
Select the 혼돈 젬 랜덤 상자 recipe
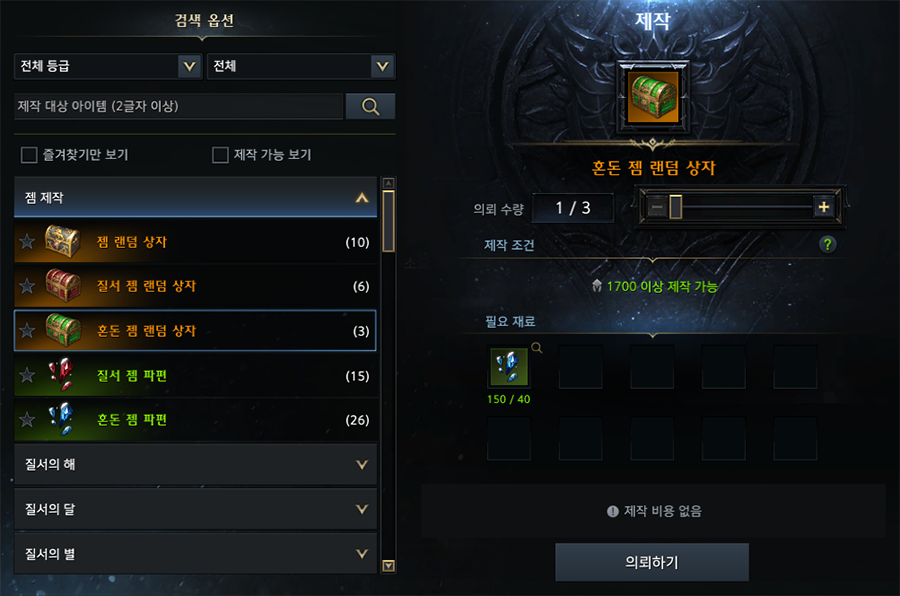pyautogui.click(x=195, y=330)
